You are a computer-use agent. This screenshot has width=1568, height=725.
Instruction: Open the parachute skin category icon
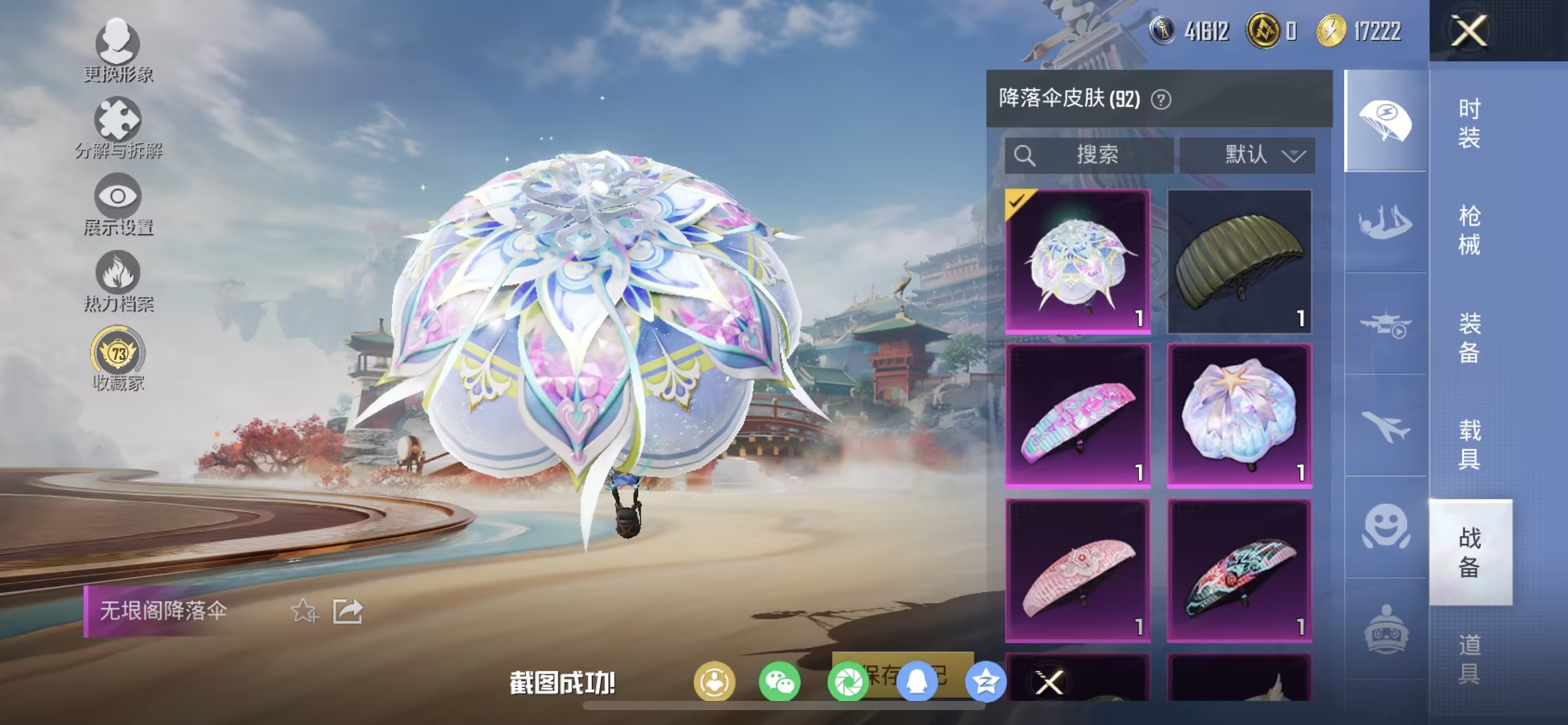[1385, 117]
